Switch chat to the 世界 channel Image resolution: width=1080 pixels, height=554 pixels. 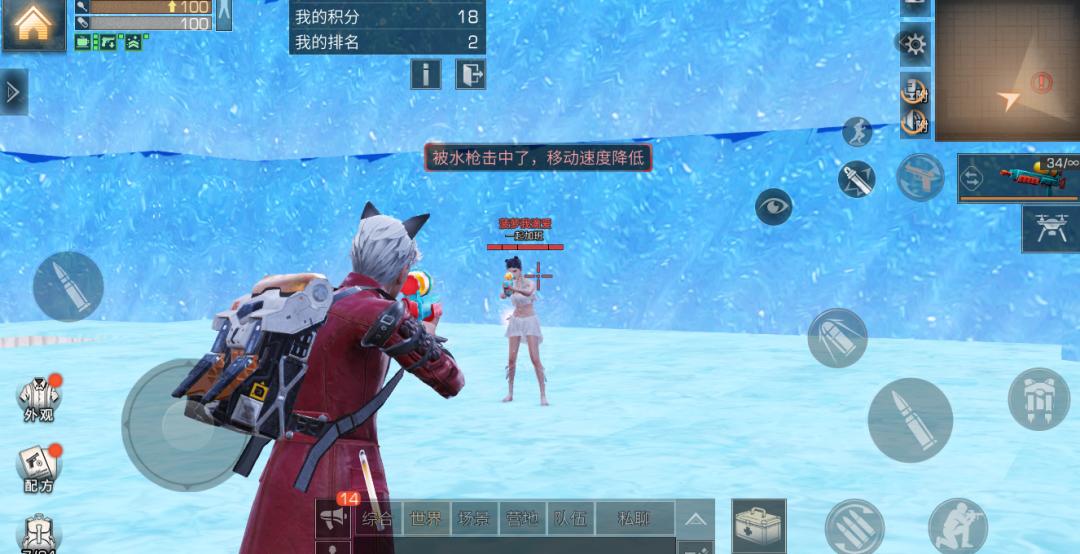pos(425,519)
